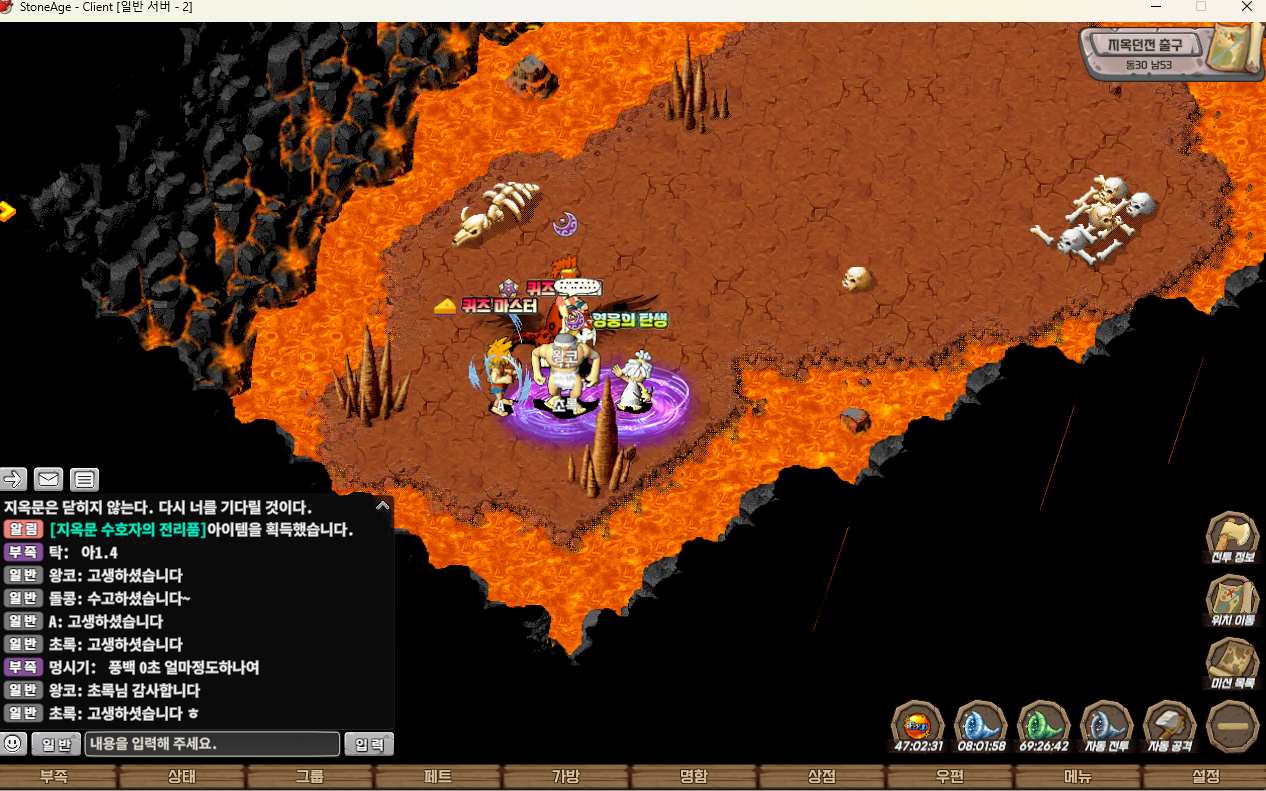Toggle 자동 전투 auto battle

pos(1107,724)
